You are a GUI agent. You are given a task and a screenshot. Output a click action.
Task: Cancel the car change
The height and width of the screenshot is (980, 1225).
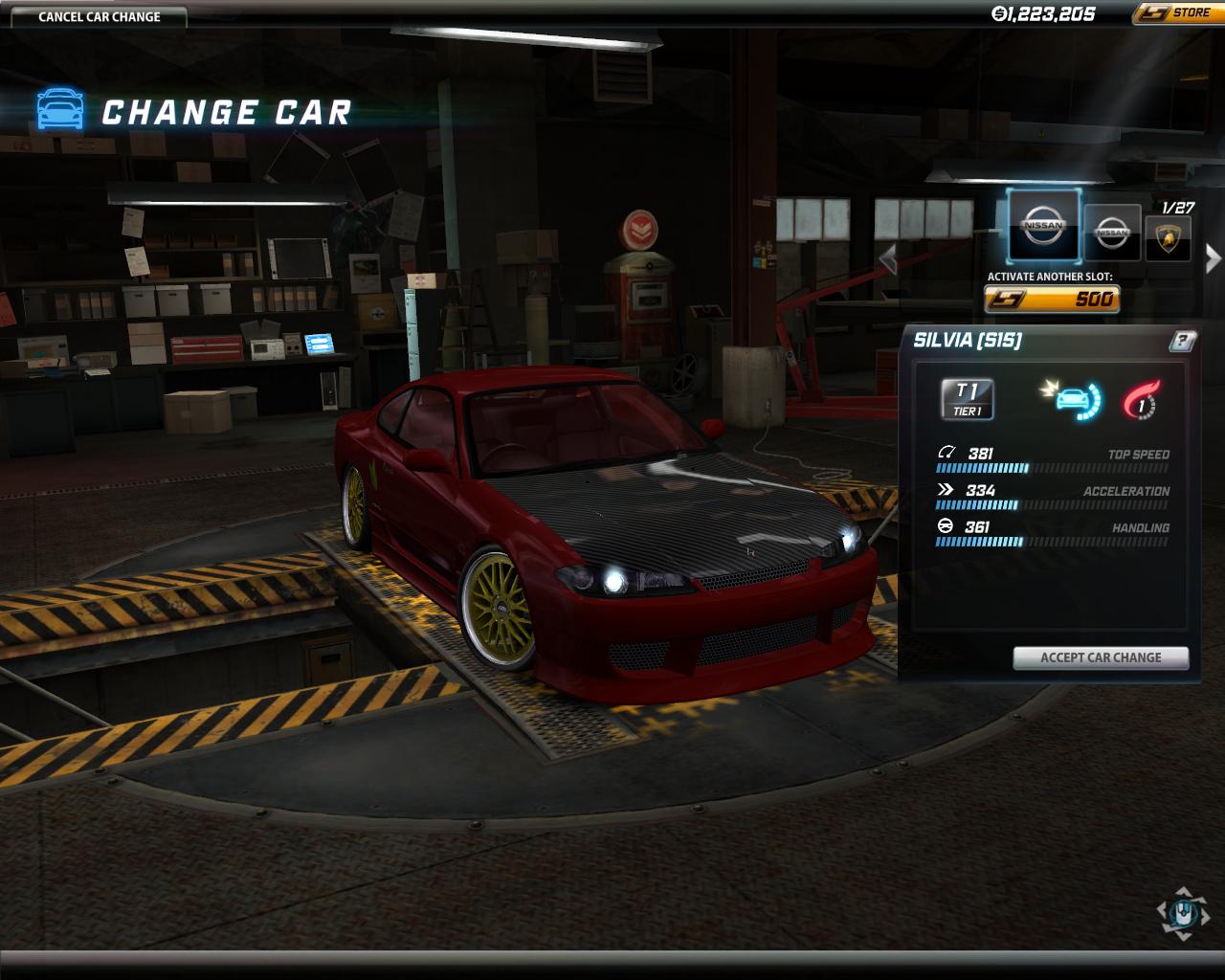(100, 16)
